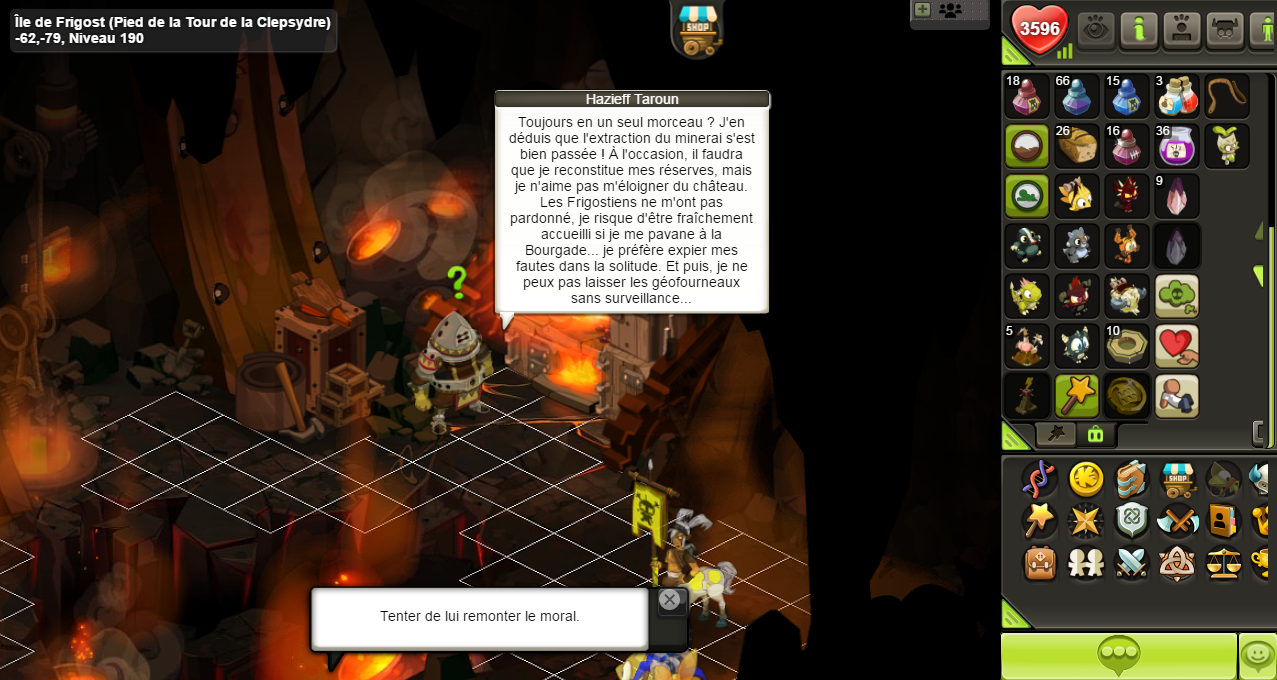Open the Shop cart at top center
This screenshot has width=1277, height=680.
click(697, 28)
